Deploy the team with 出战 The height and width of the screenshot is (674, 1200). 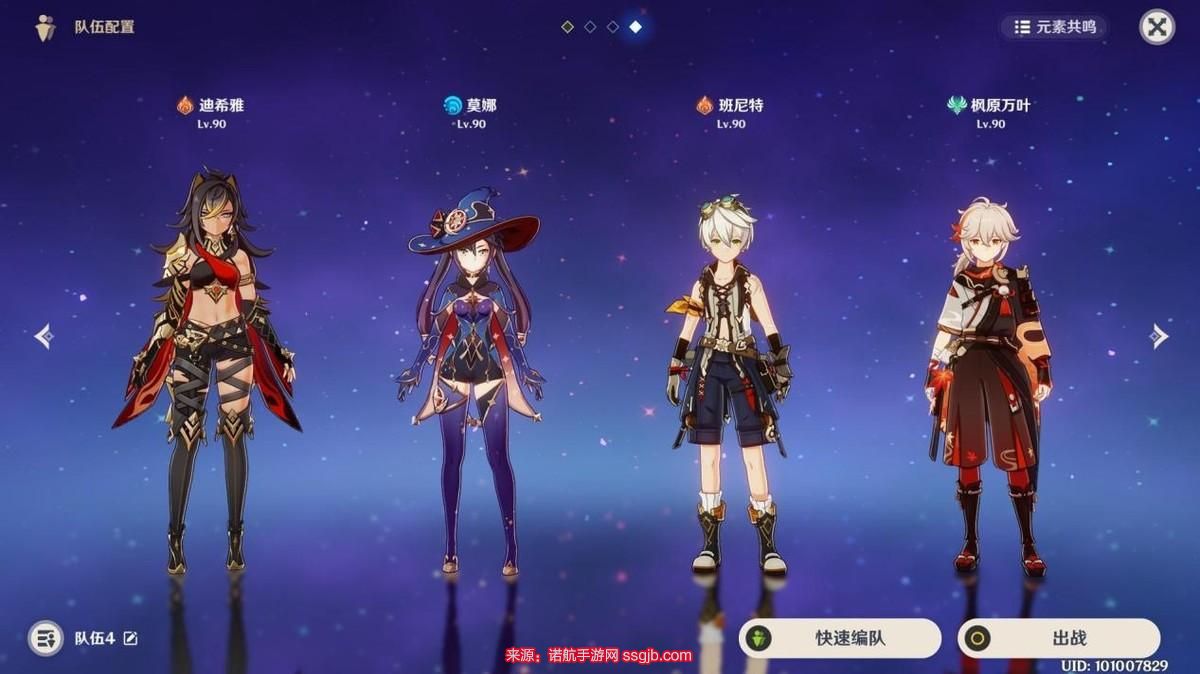pyautogui.click(x=1059, y=638)
